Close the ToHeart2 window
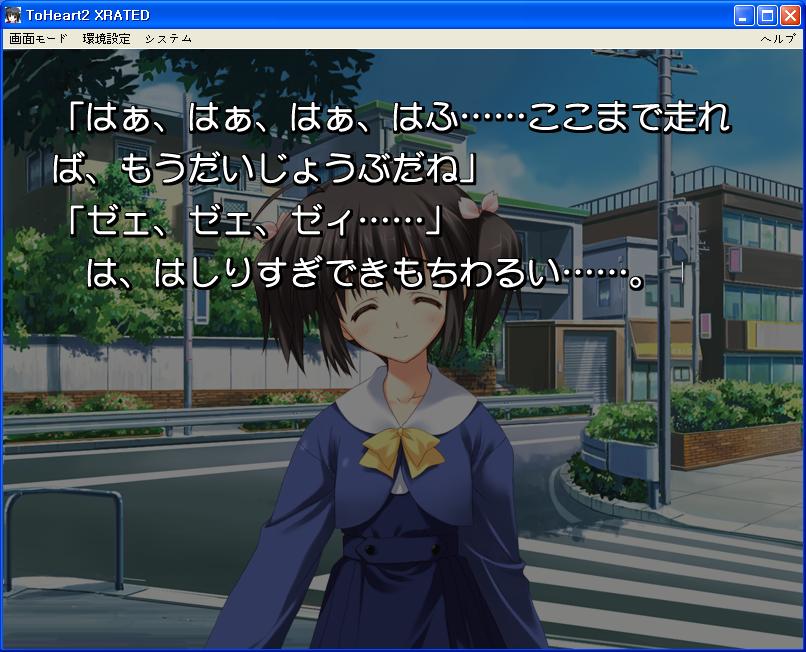Image resolution: width=806 pixels, height=652 pixels. pyautogui.click(x=789, y=15)
